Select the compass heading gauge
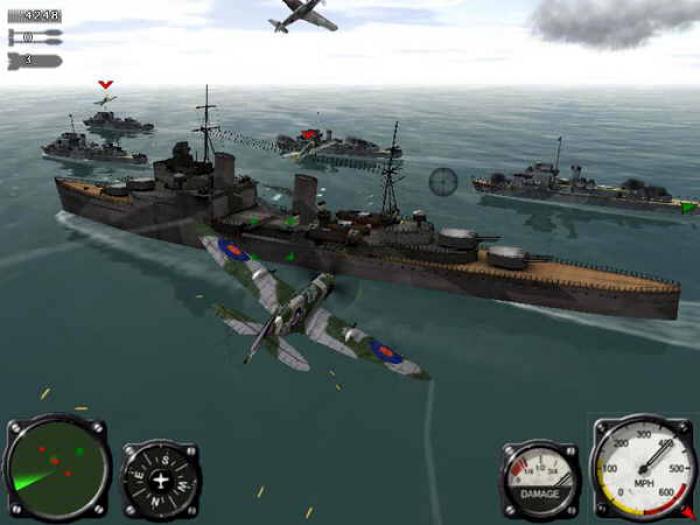700x525 pixels. (161, 480)
